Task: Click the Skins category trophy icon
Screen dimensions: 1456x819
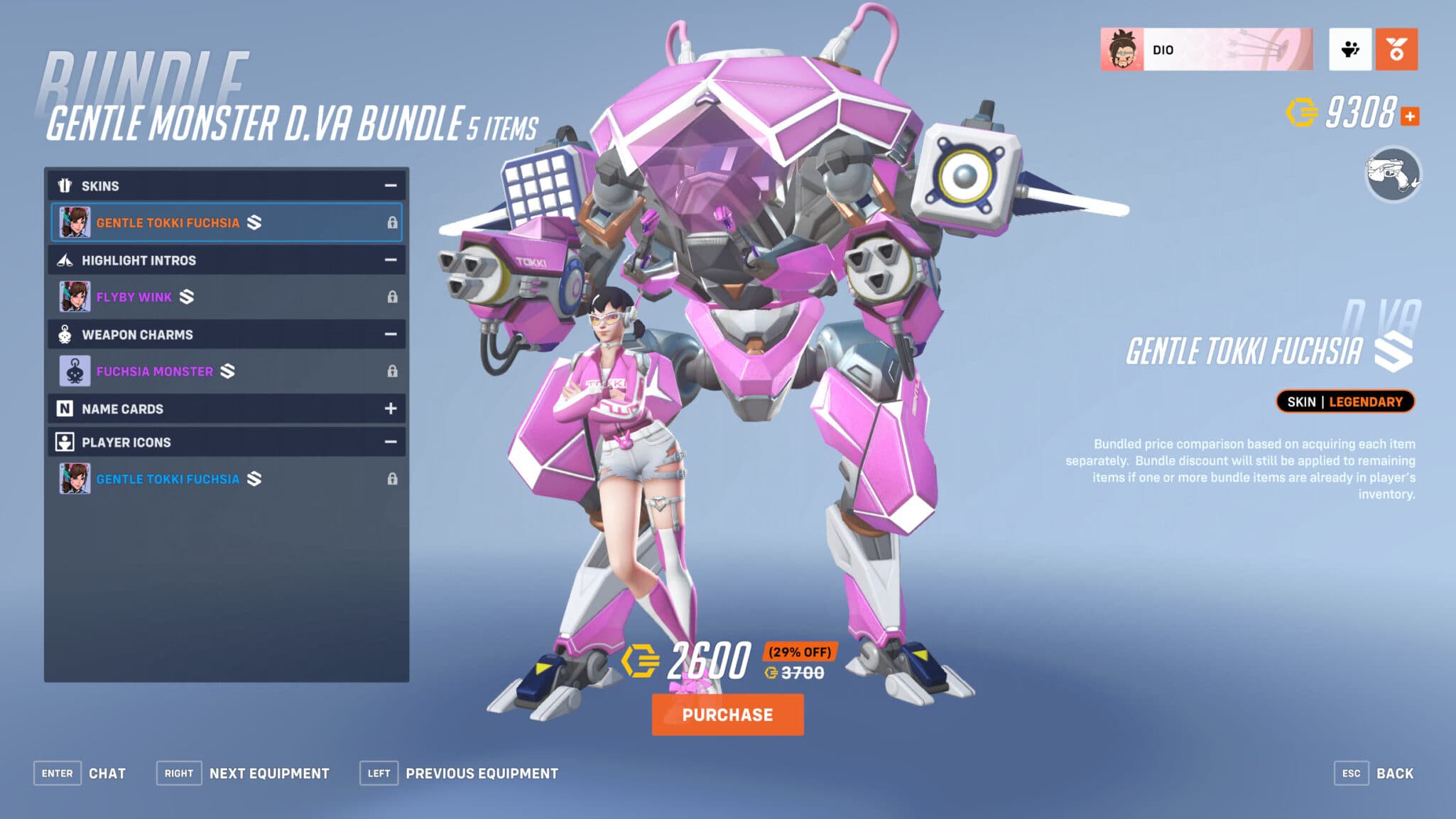Action: pos(66,185)
